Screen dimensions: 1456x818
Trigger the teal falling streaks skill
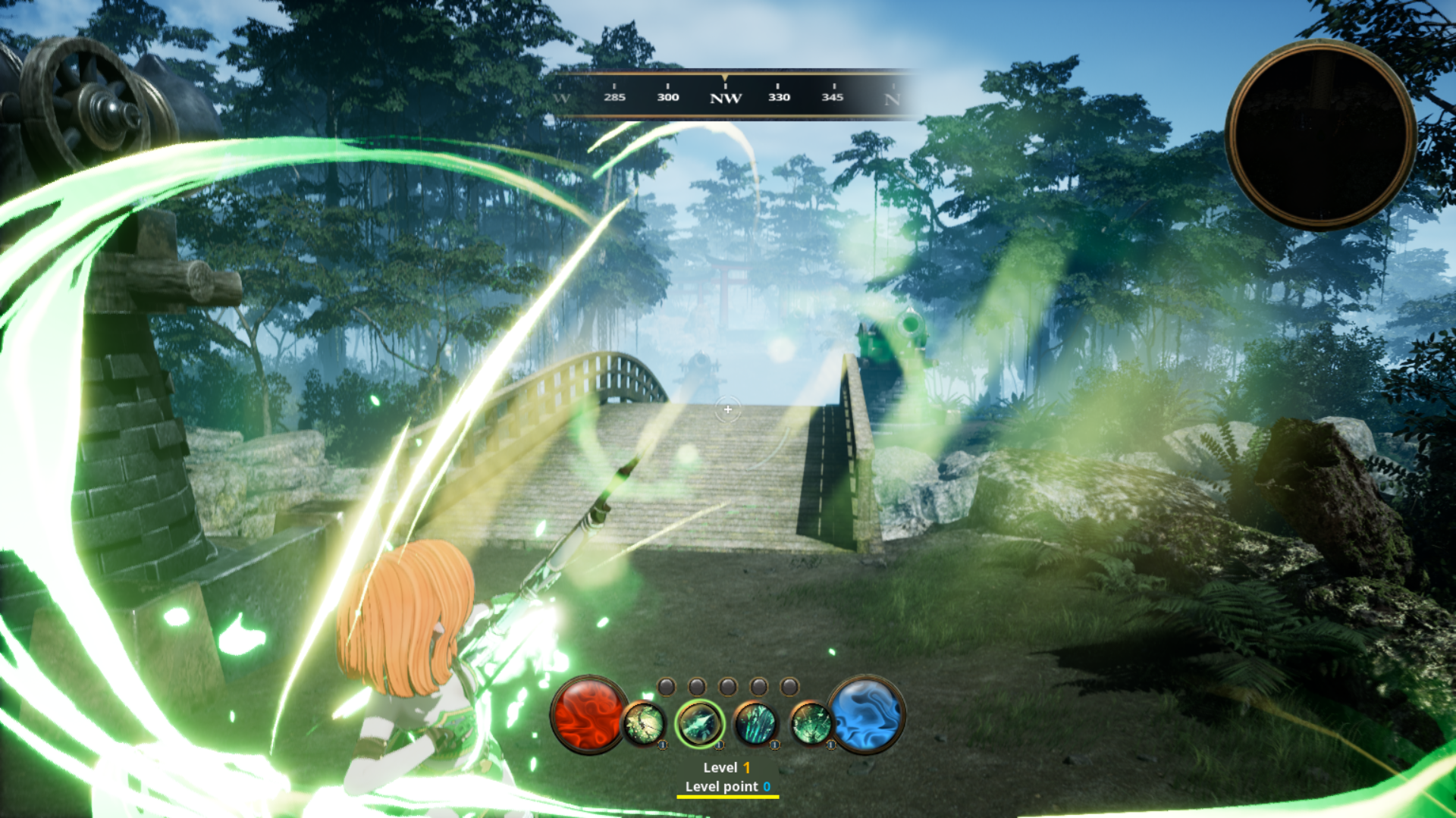point(755,723)
